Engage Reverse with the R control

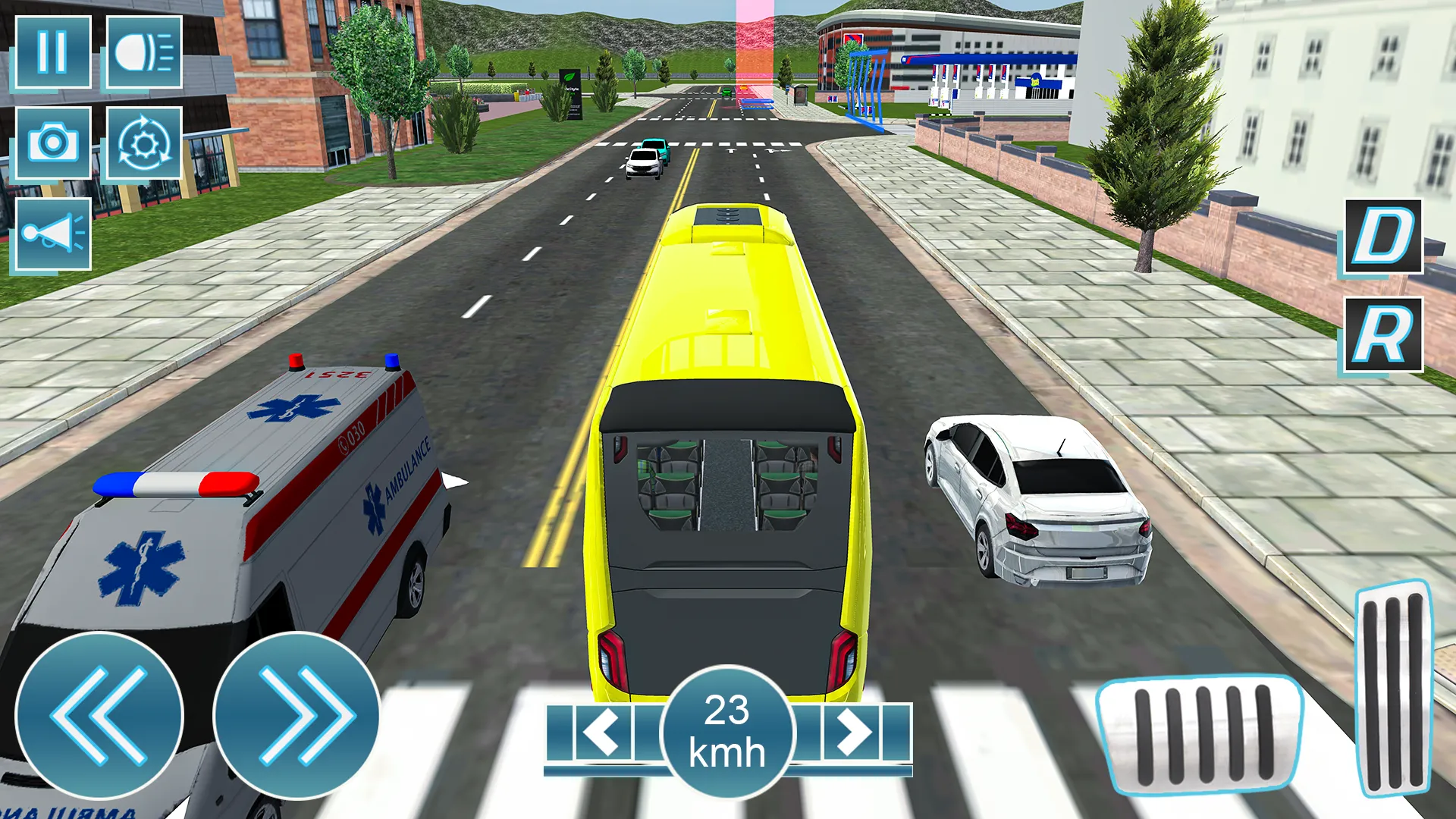tap(1382, 334)
